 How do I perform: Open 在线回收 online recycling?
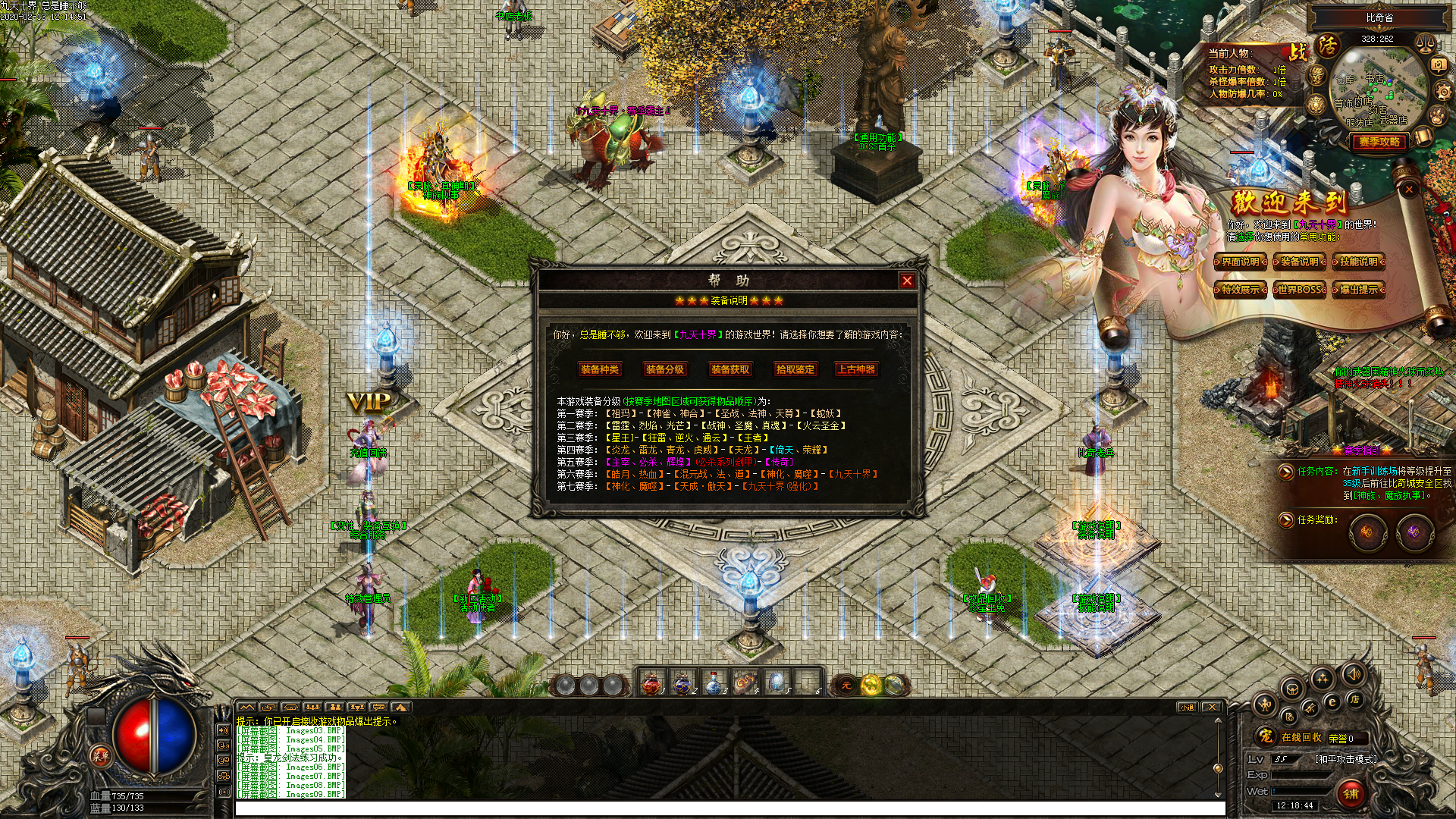(x=1301, y=737)
